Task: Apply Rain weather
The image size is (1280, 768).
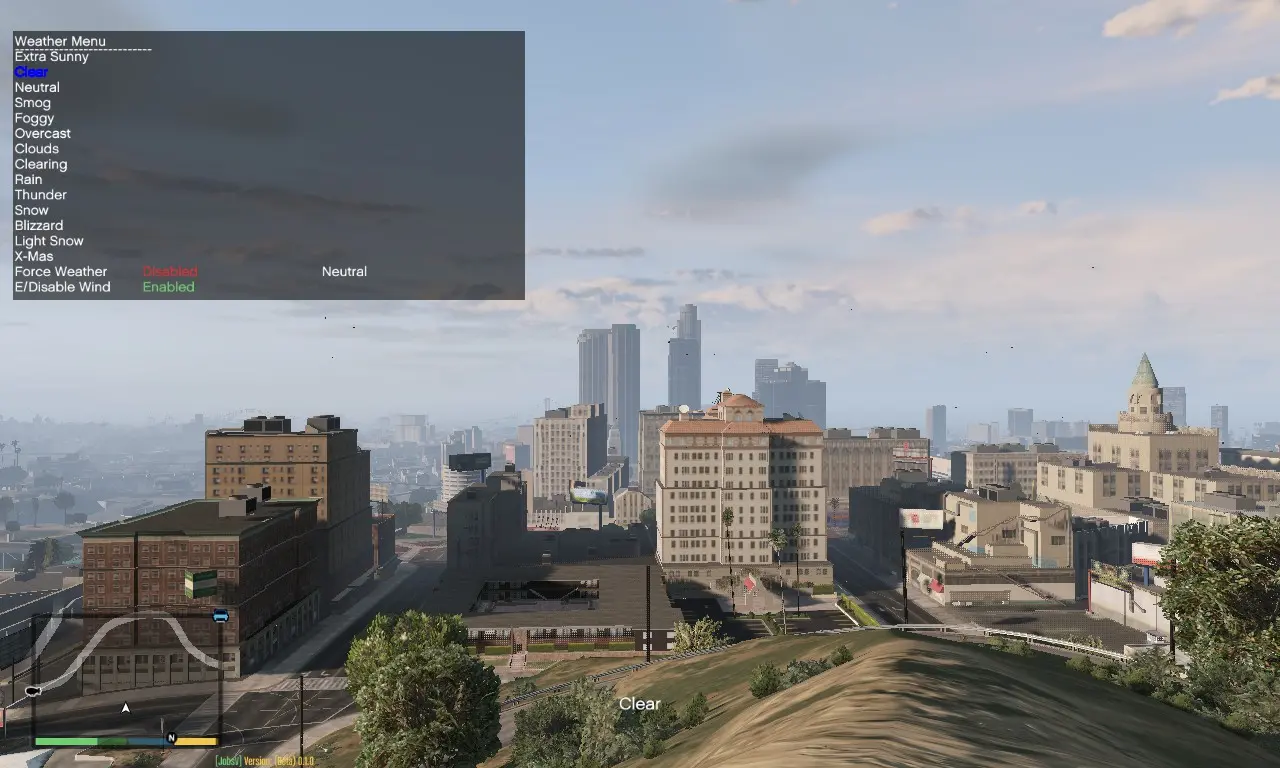Action: (x=28, y=179)
